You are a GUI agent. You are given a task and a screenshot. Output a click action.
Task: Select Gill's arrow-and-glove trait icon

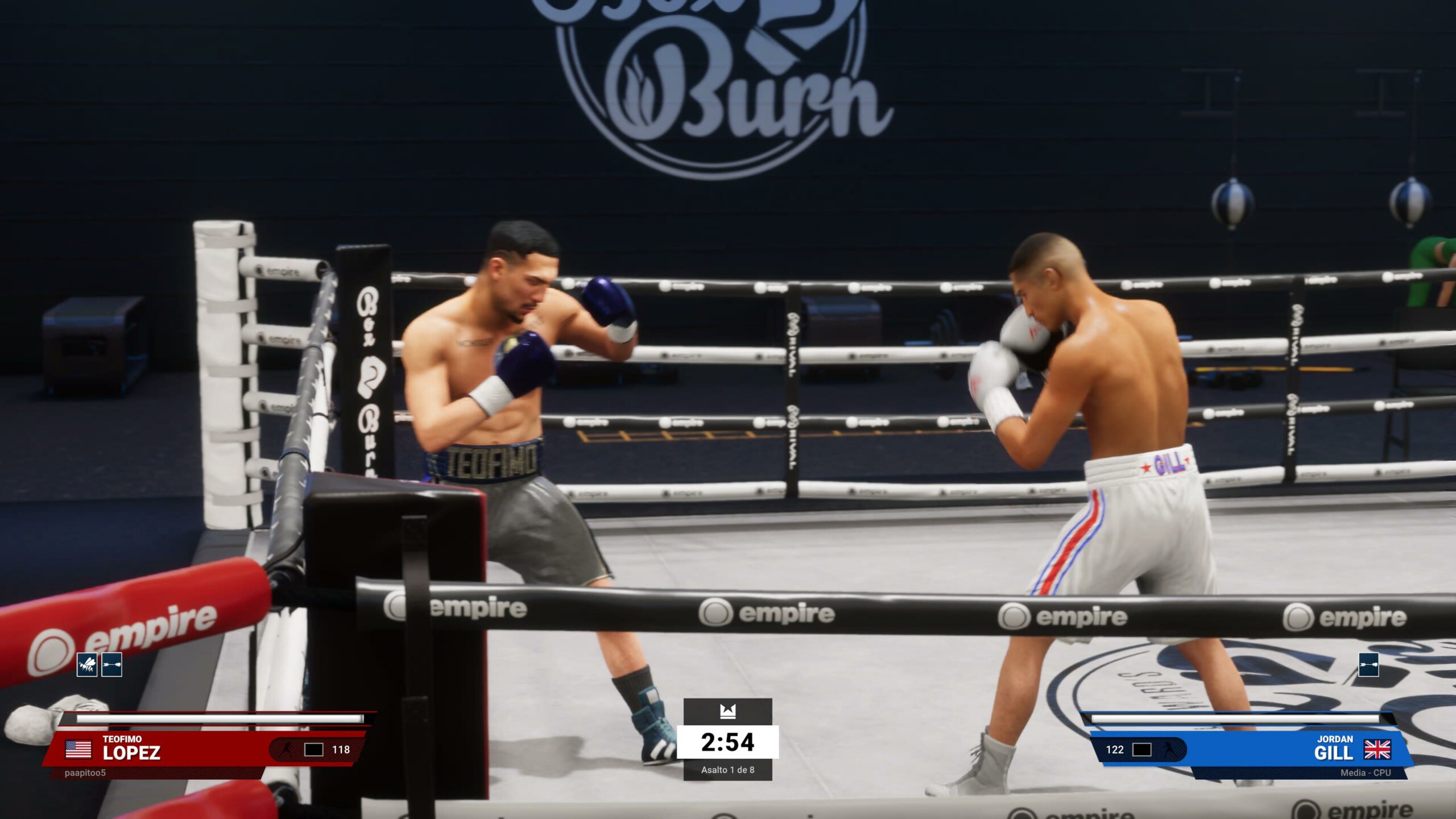tap(1368, 664)
